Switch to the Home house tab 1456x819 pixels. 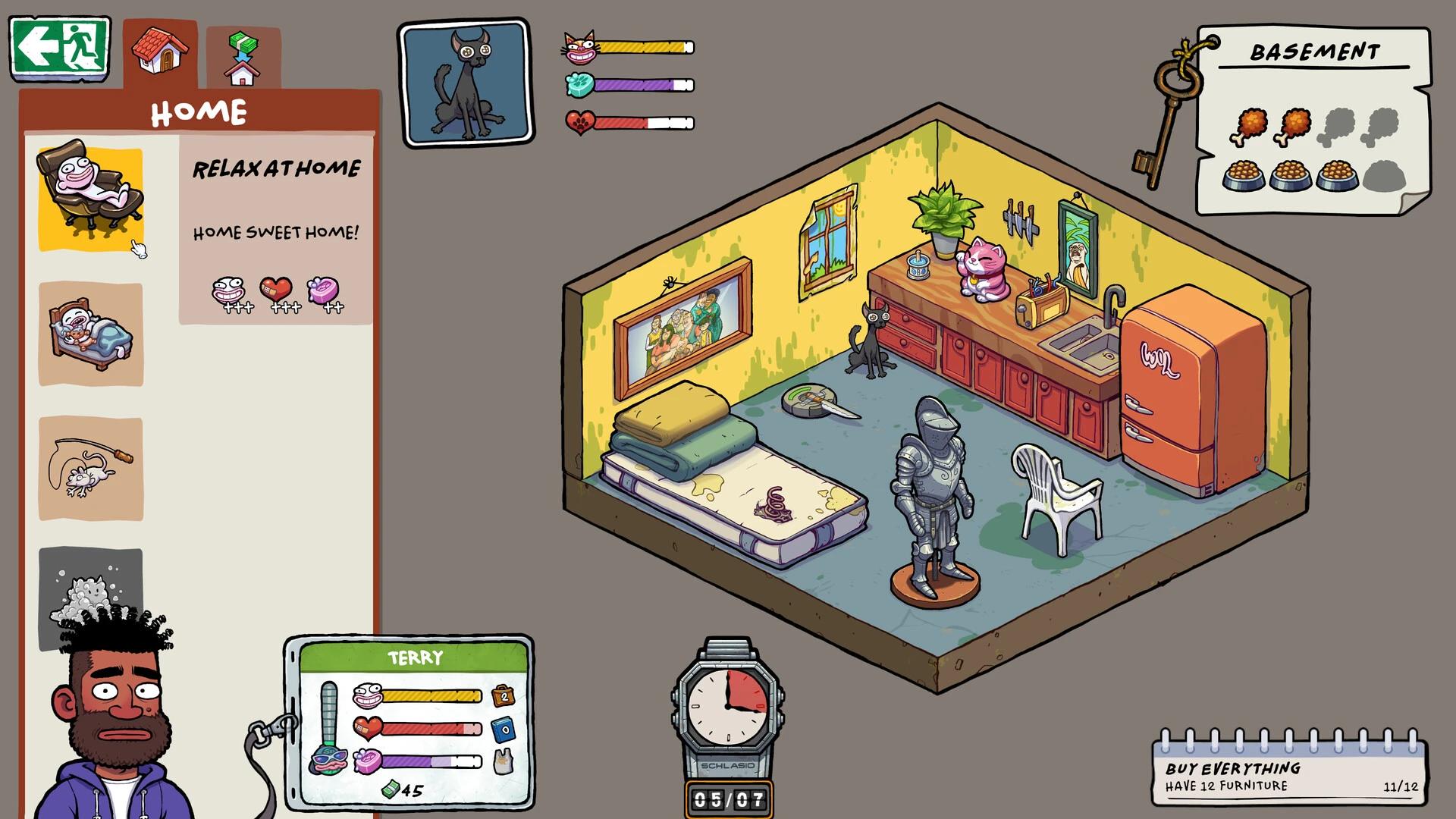tap(160, 50)
